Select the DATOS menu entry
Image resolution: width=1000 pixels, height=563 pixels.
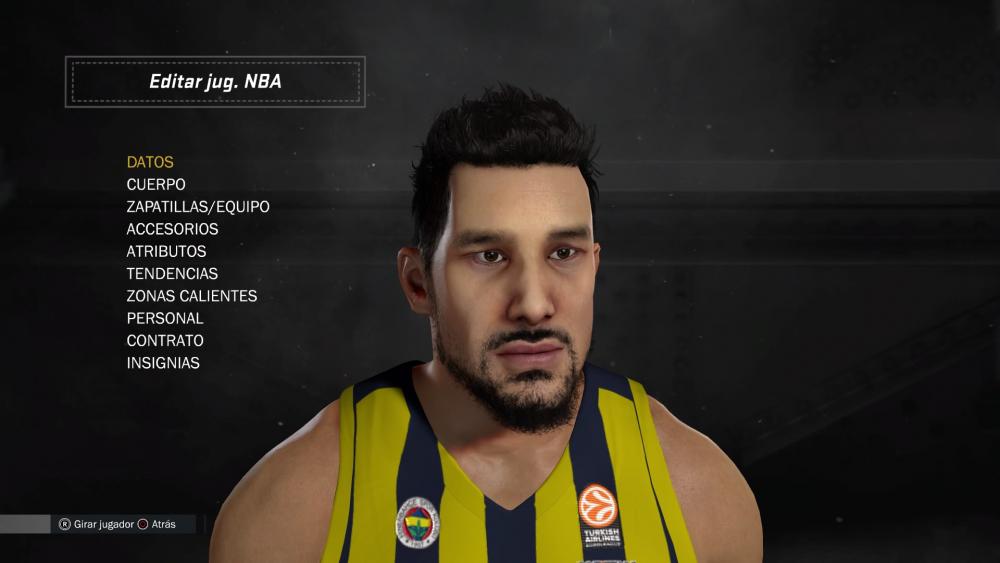point(150,162)
